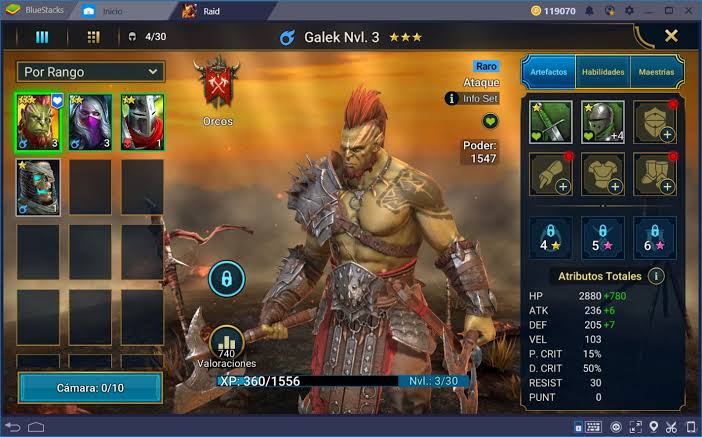Show the Info Set details

tap(472, 99)
